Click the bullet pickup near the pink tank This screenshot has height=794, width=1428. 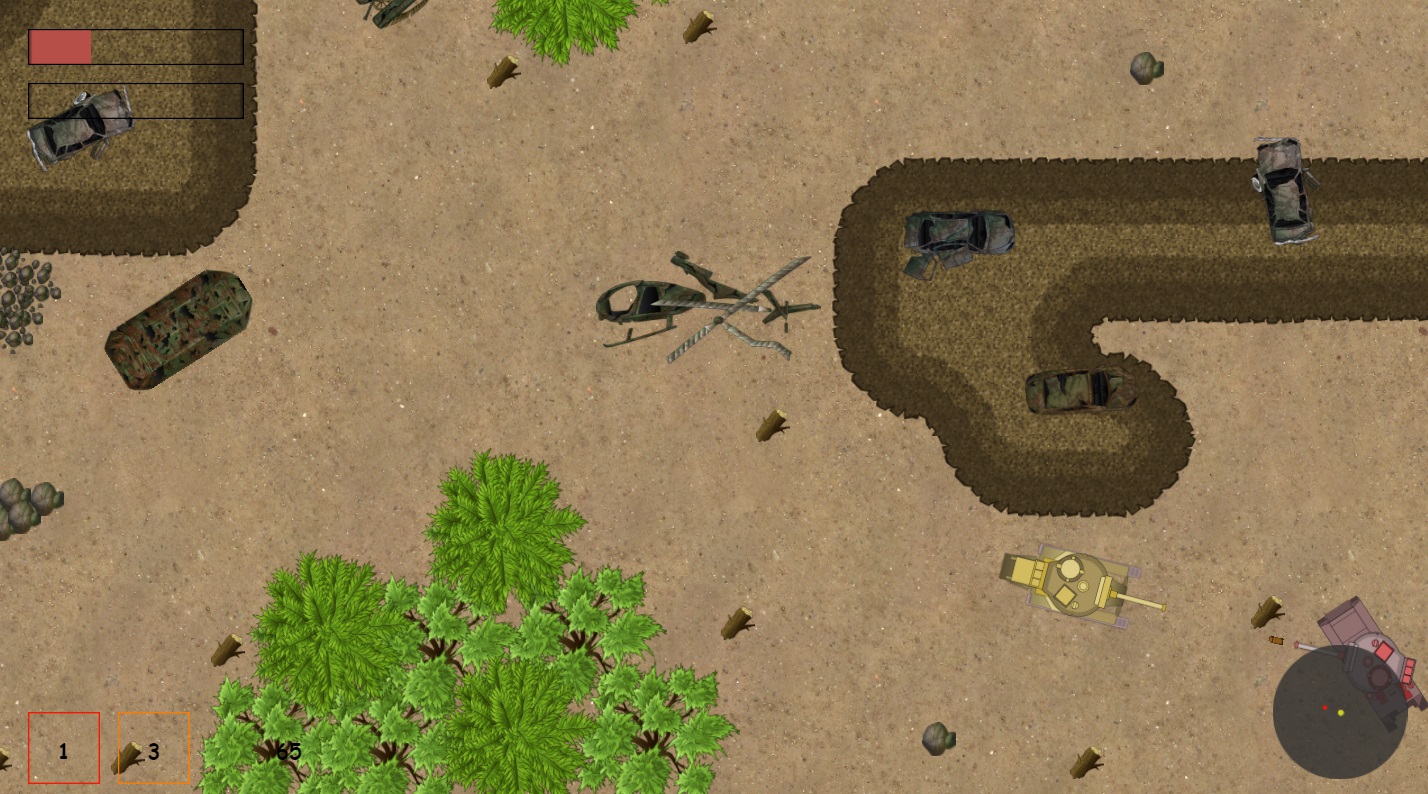click(1277, 640)
